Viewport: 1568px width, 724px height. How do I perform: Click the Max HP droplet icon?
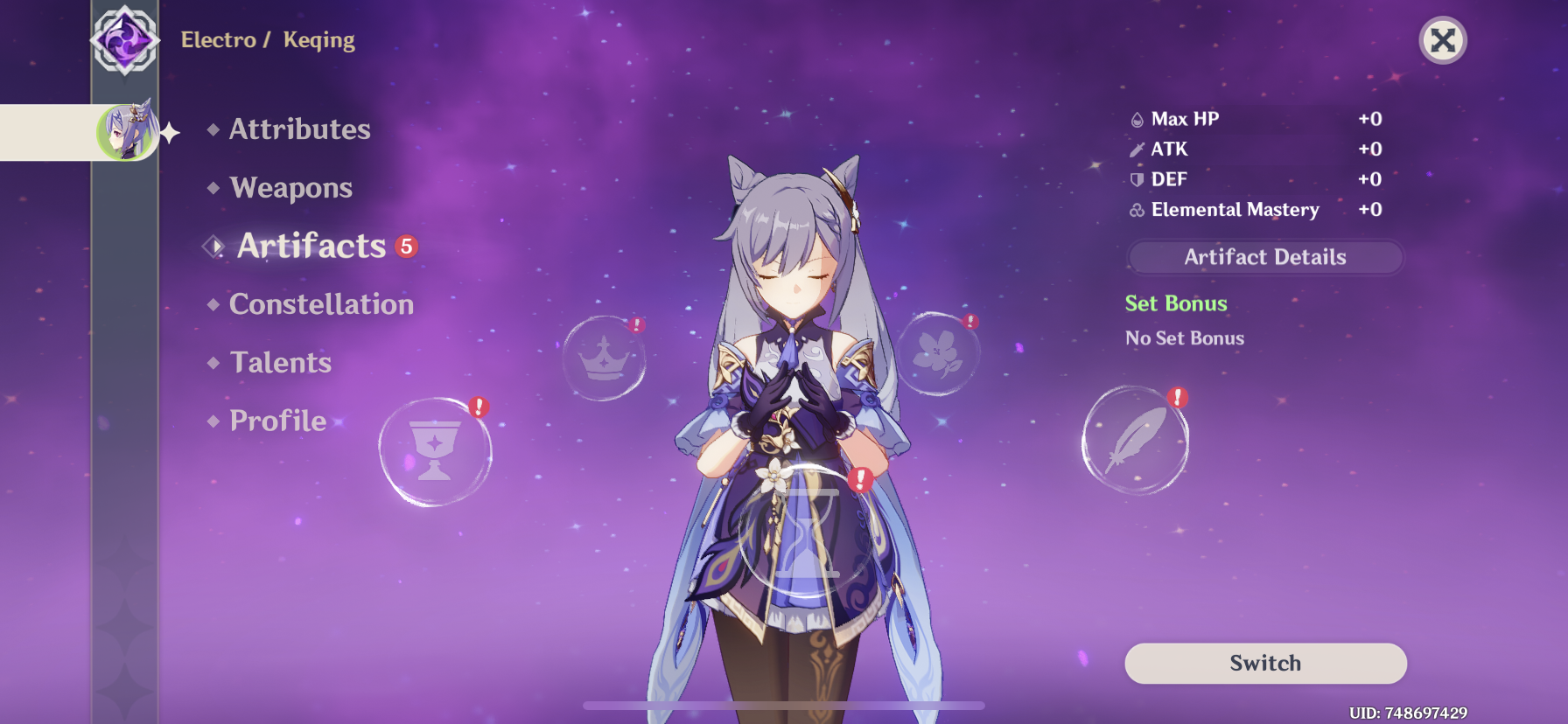pyautogui.click(x=1139, y=118)
